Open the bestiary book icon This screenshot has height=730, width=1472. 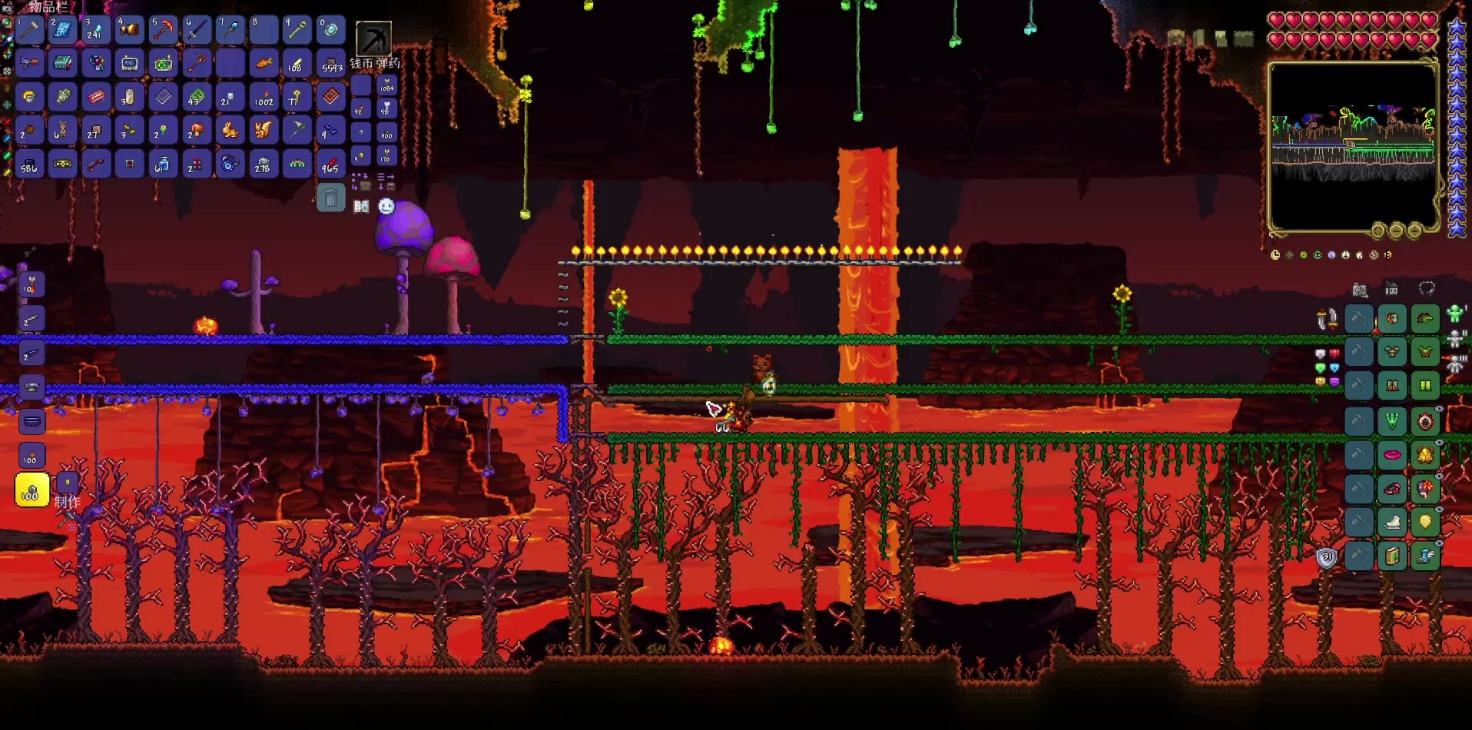[x=361, y=206]
